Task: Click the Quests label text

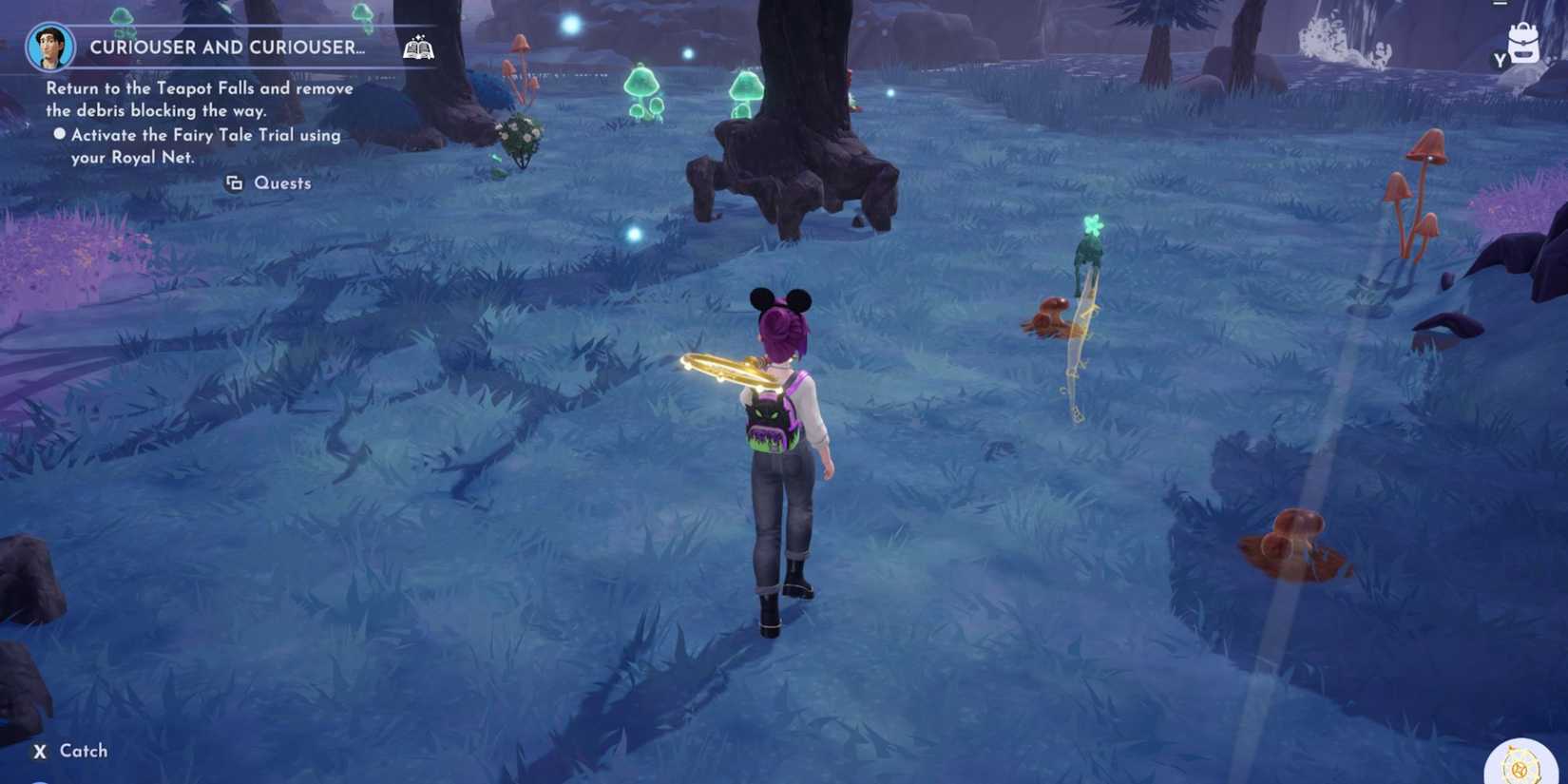Action: 282,182
